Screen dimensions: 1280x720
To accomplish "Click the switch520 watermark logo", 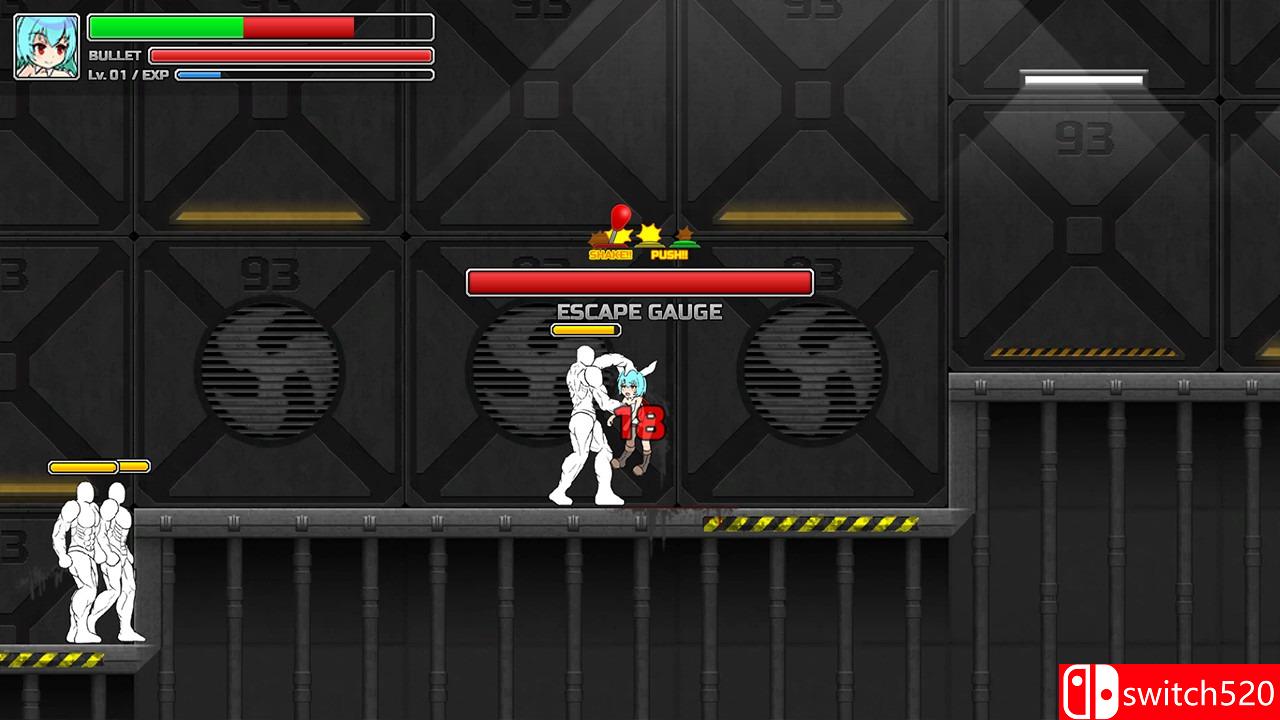I will click(1169, 692).
